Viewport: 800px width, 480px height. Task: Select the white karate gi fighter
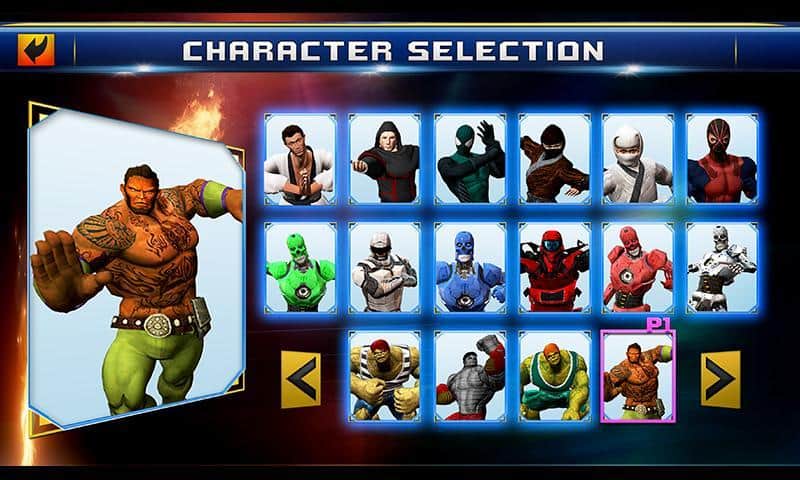click(x=300, y=159)
